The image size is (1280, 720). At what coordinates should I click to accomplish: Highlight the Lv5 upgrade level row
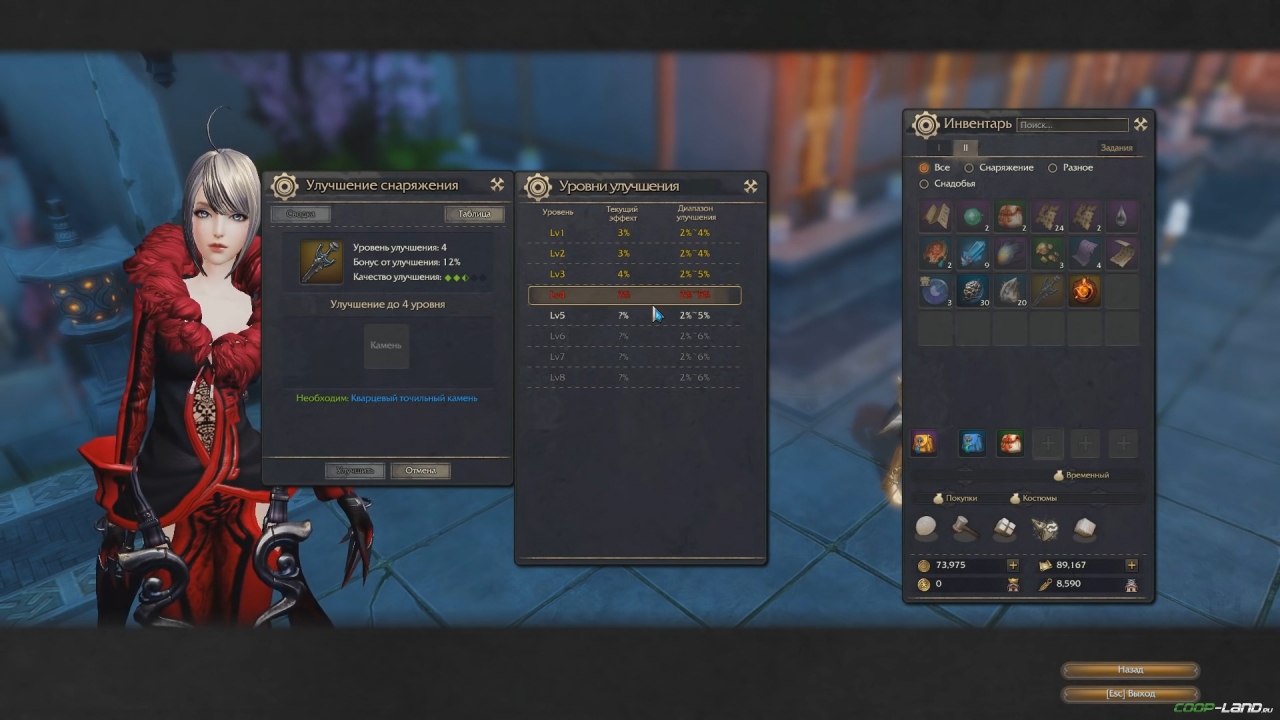(634, 316)
